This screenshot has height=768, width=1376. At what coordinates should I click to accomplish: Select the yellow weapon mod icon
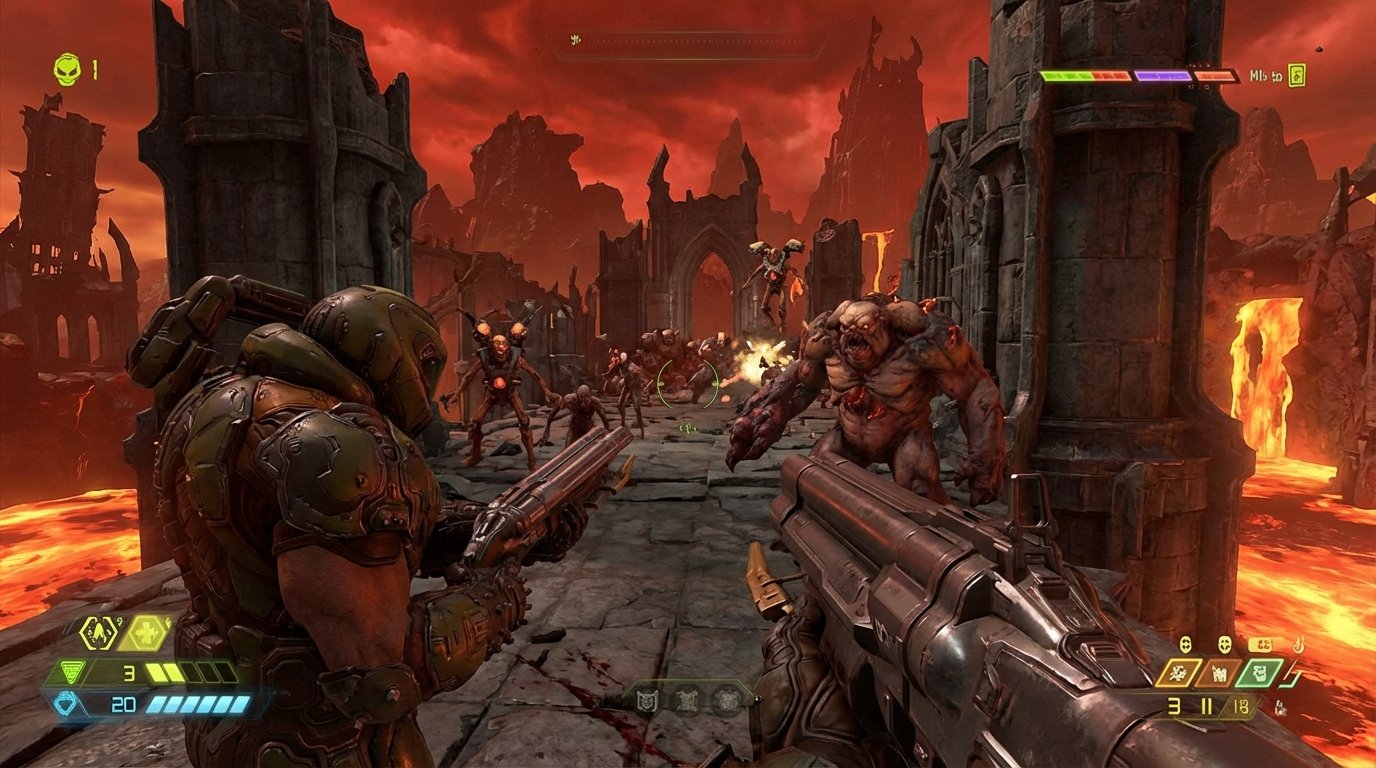(1178, 673)
